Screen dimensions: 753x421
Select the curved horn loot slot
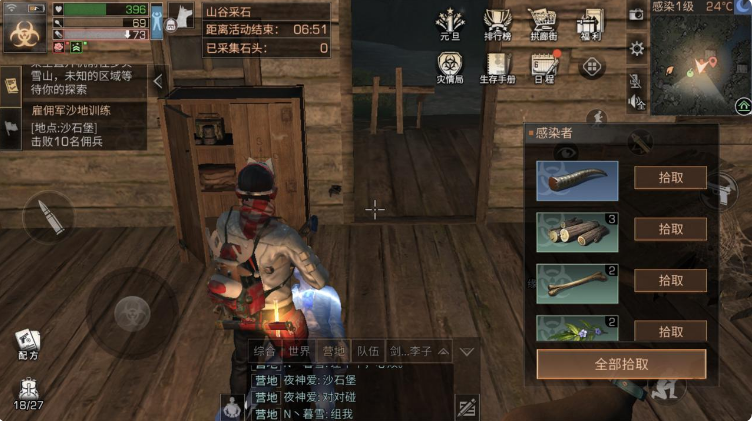[577, 181]
